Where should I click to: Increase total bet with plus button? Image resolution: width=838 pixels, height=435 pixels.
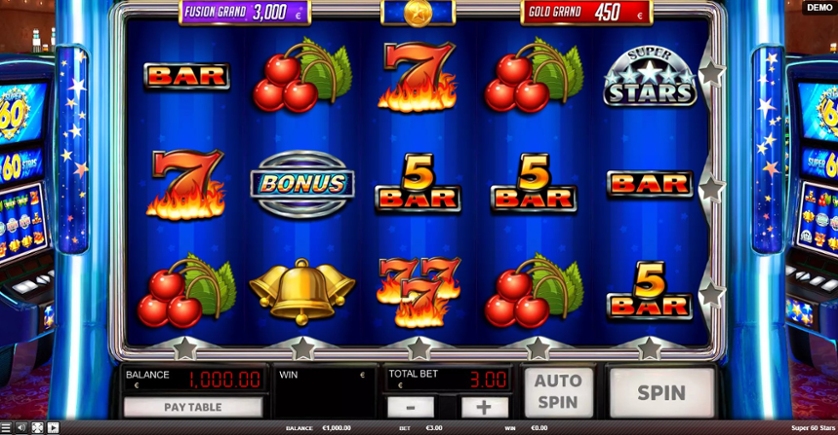(x=484, y=407)
